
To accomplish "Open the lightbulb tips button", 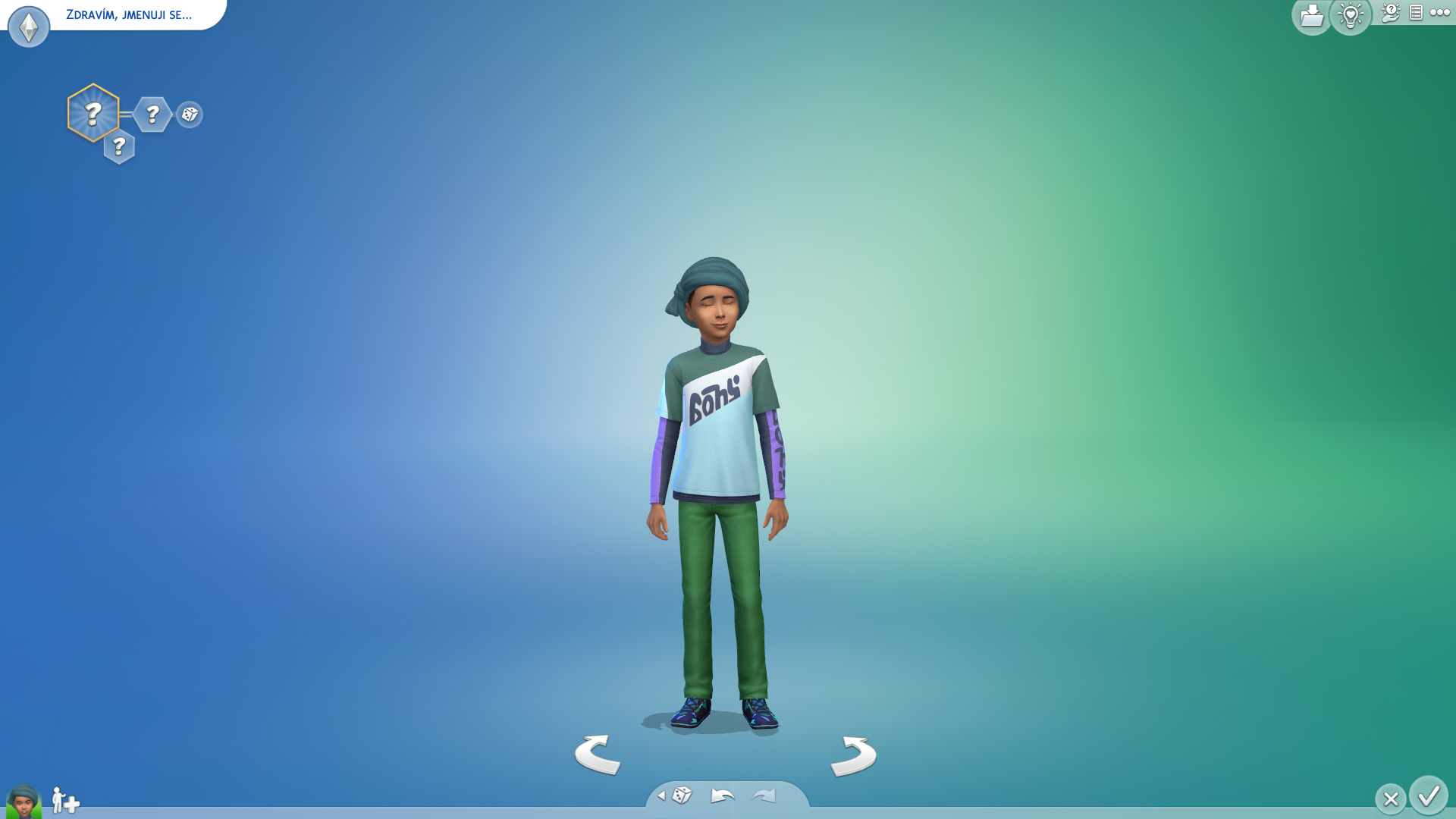I will pos(1351,16).
